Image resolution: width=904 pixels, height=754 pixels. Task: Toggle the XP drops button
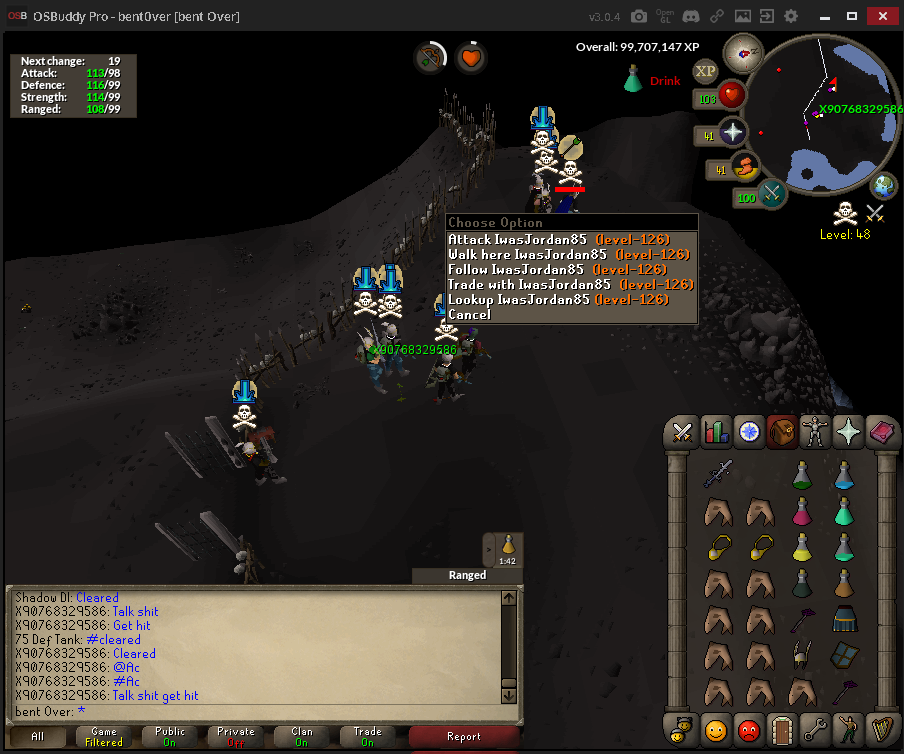(x=705, y=71)
